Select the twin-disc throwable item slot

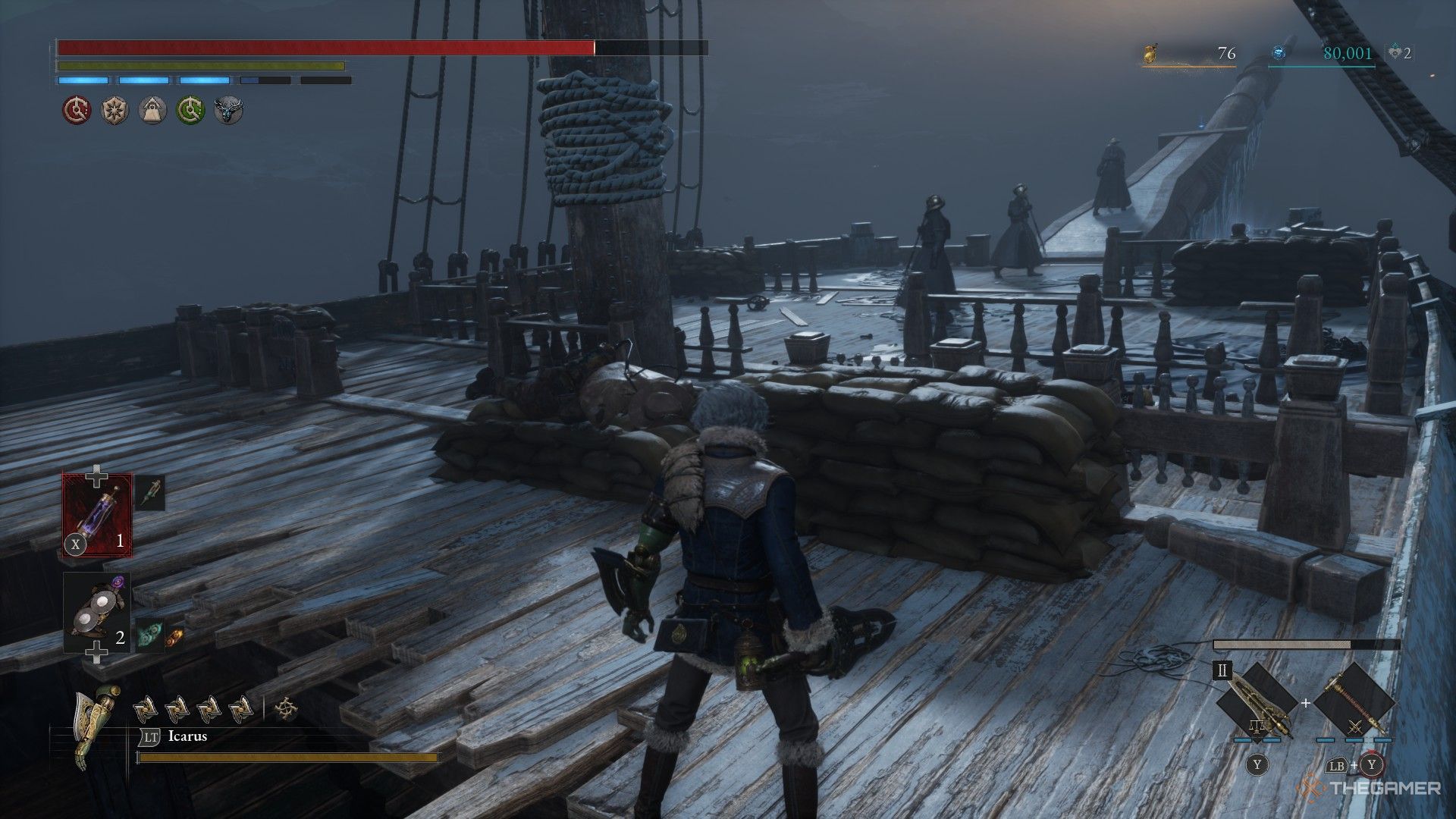(96, 613)
